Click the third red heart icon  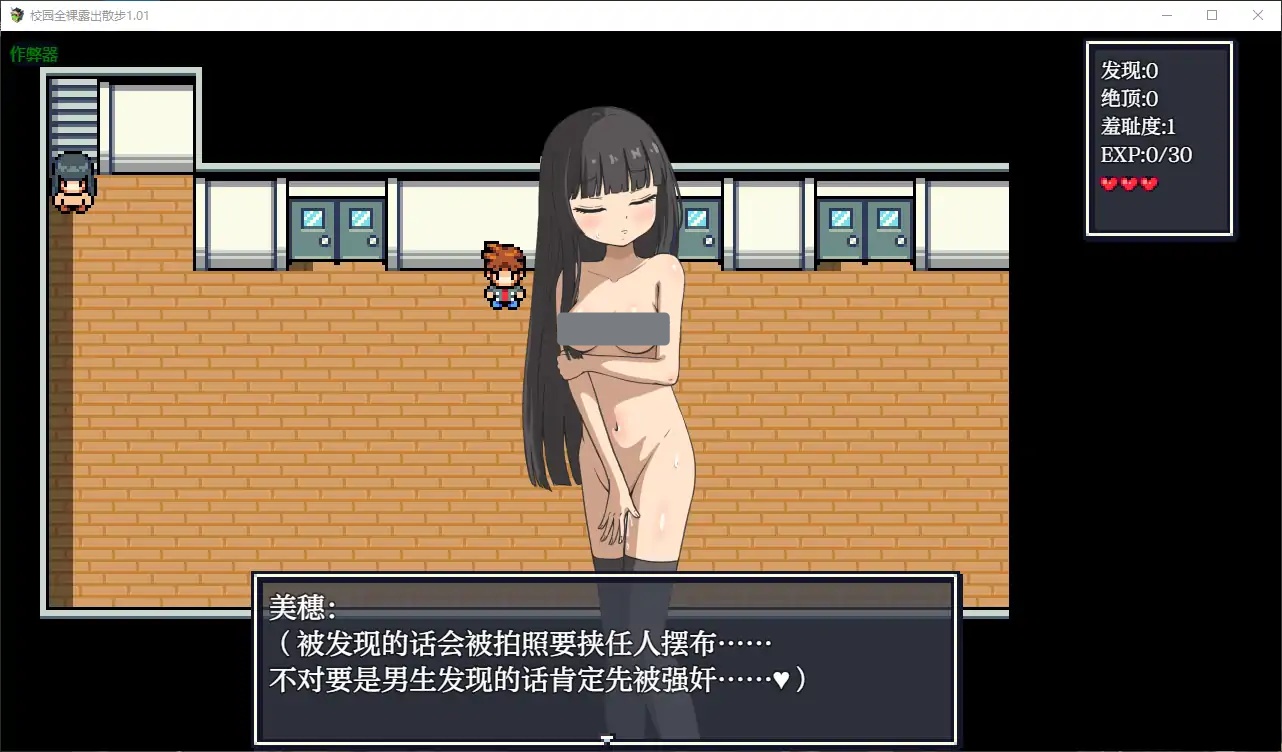(1150, 183)
